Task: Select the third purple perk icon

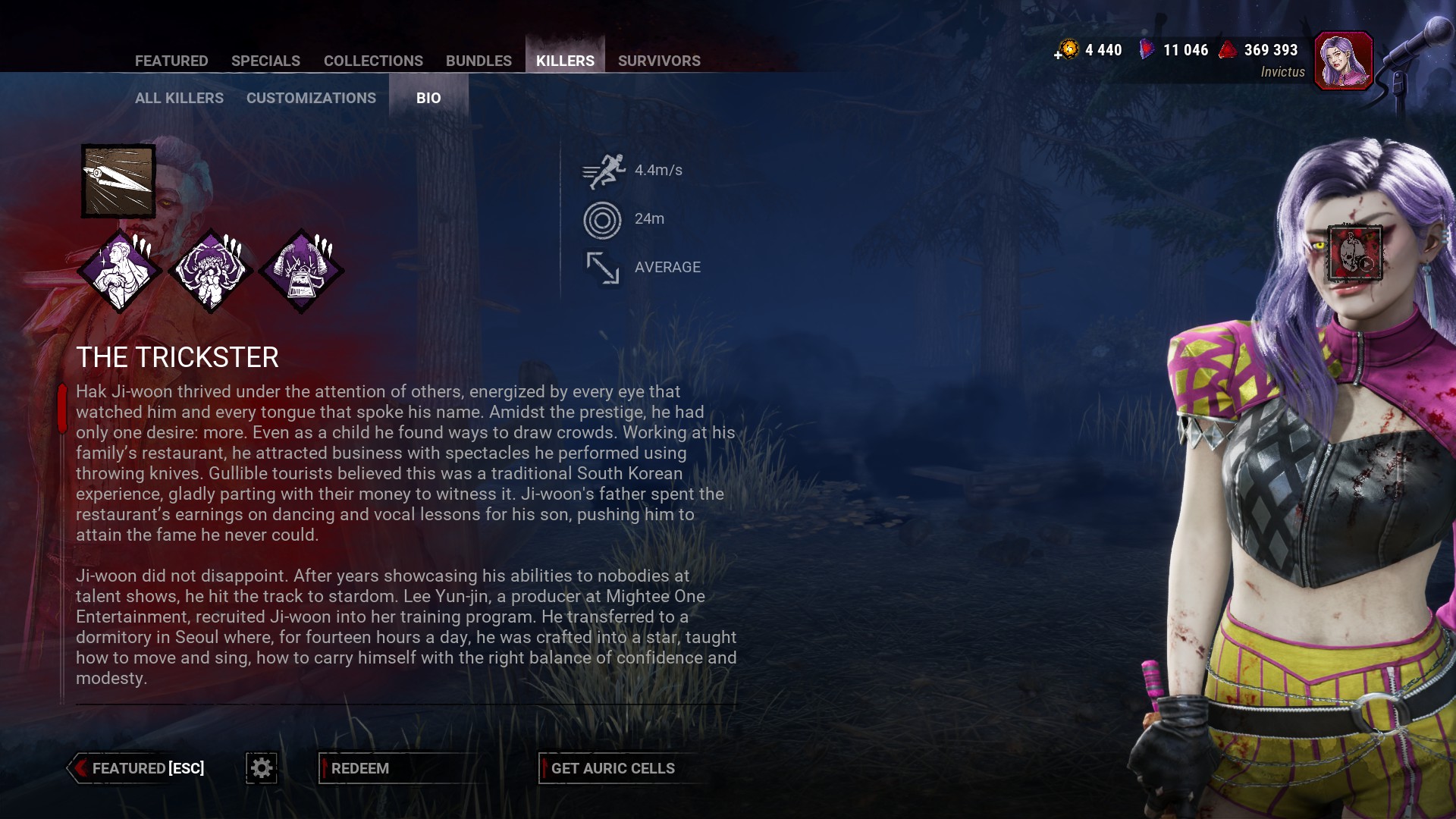Action: 301,271
